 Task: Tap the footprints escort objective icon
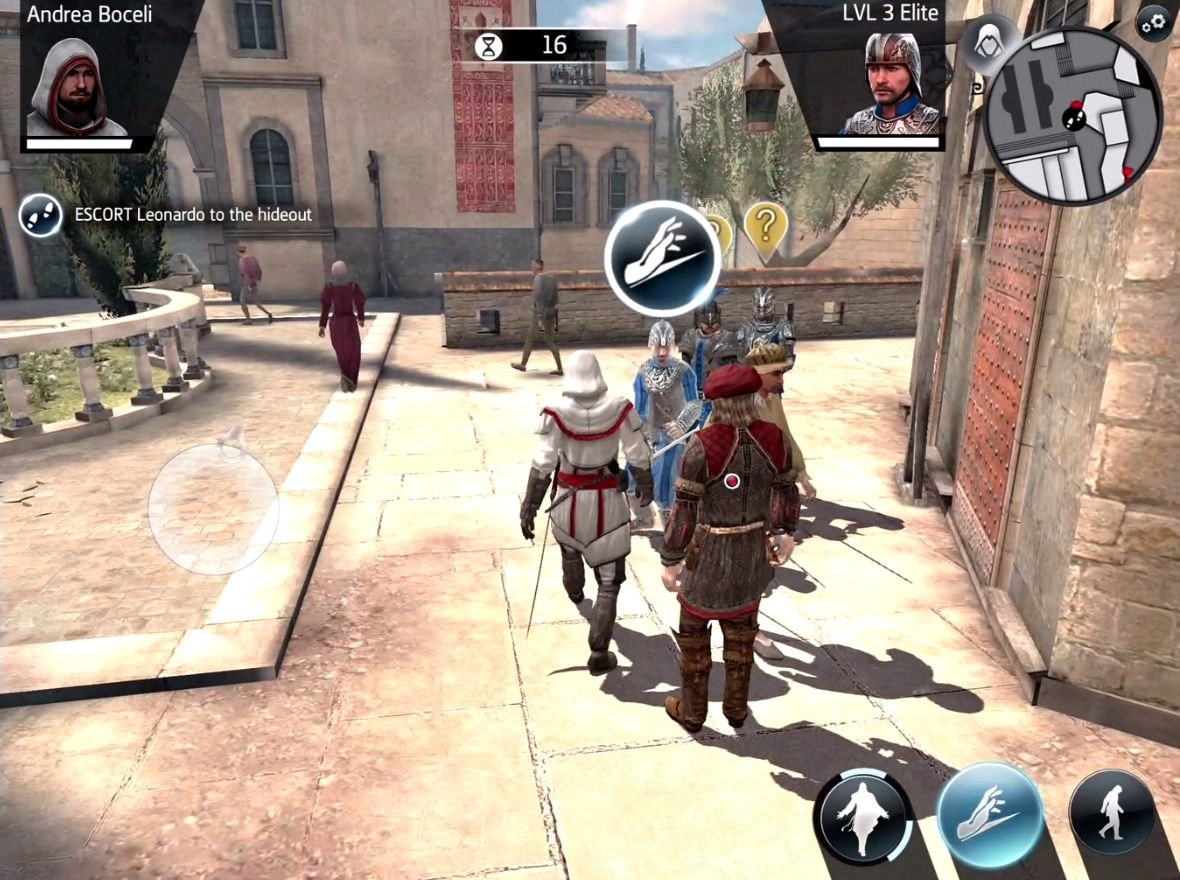pos(41,215)
